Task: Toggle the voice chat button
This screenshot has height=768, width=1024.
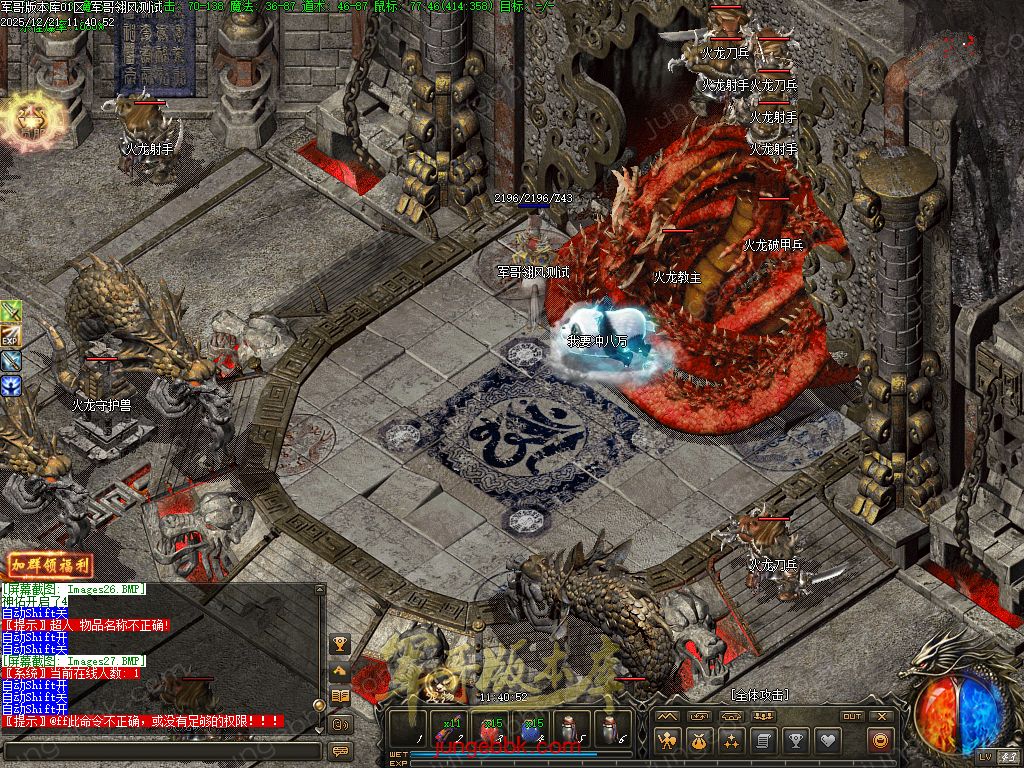Action: (x=340, y=723)
